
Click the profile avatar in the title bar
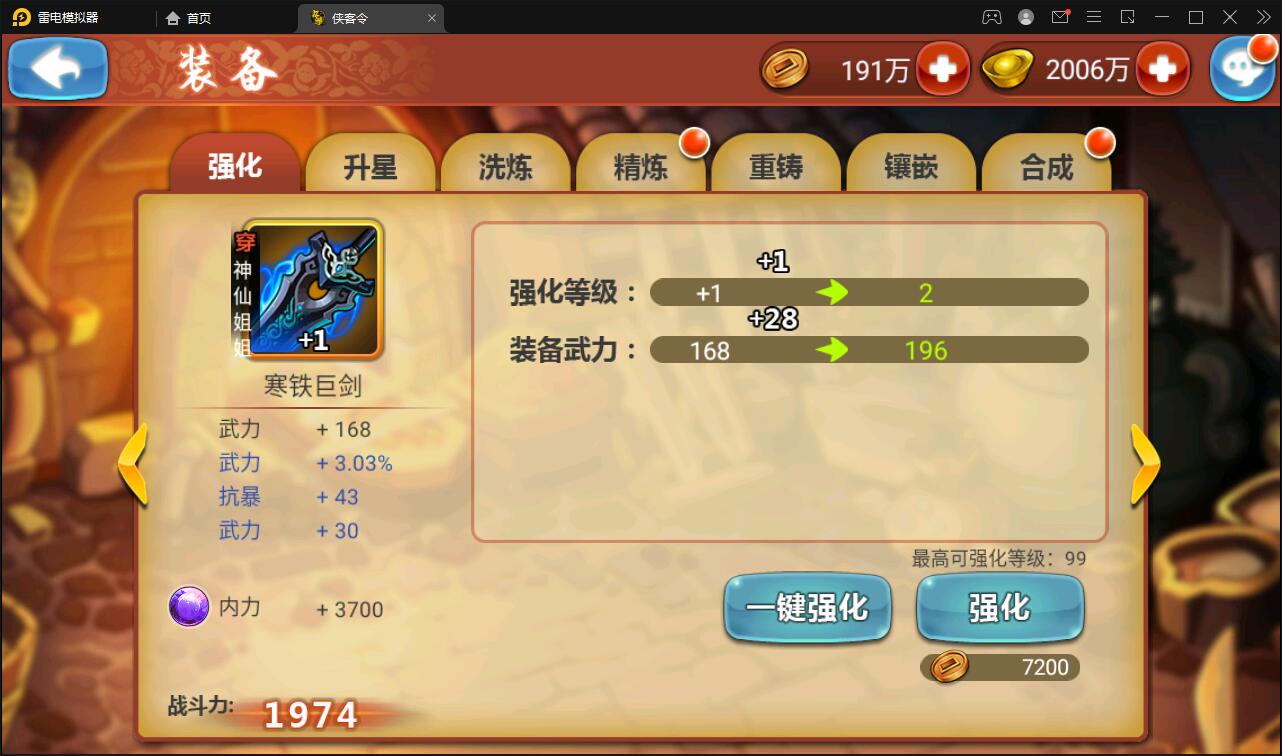click(1024, 17)
